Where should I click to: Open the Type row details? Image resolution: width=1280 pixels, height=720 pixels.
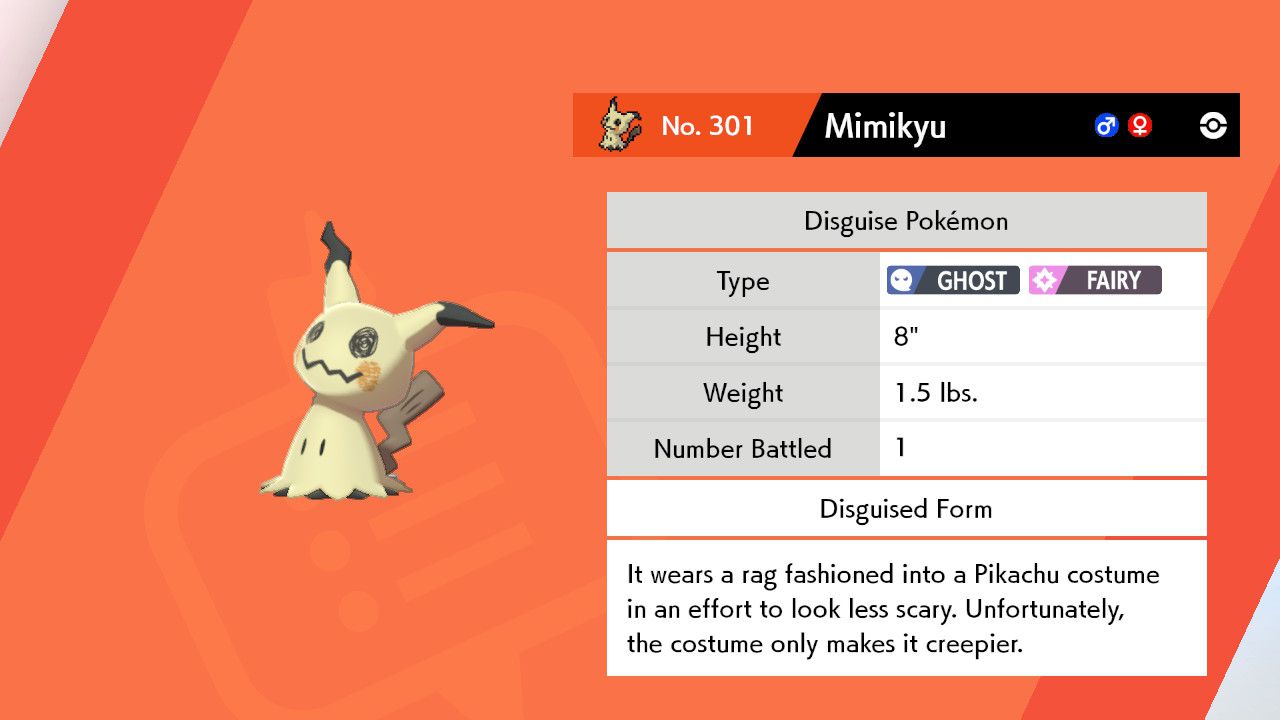pyautogui.click(x=742, y=281)
